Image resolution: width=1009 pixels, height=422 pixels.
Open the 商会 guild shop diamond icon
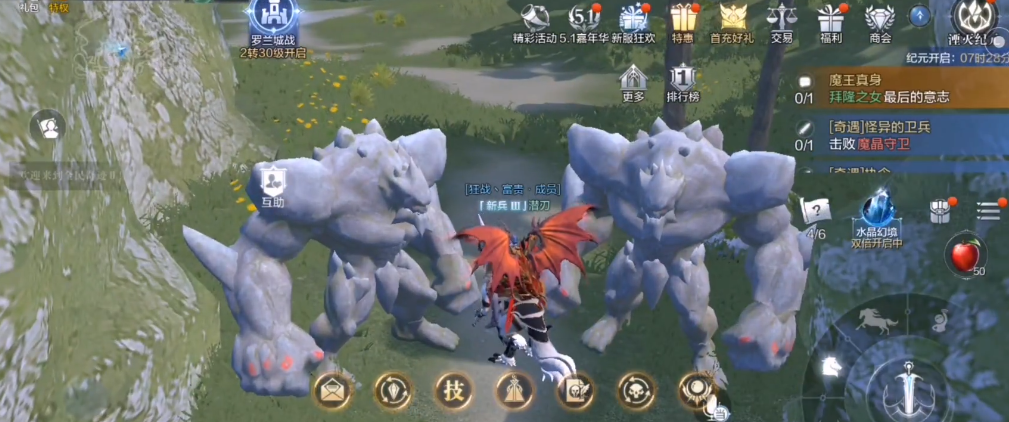(880, 18)
